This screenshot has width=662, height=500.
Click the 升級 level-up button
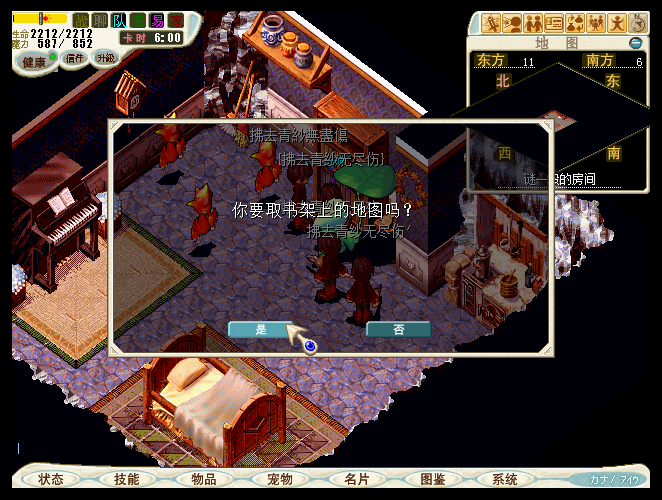106,58
